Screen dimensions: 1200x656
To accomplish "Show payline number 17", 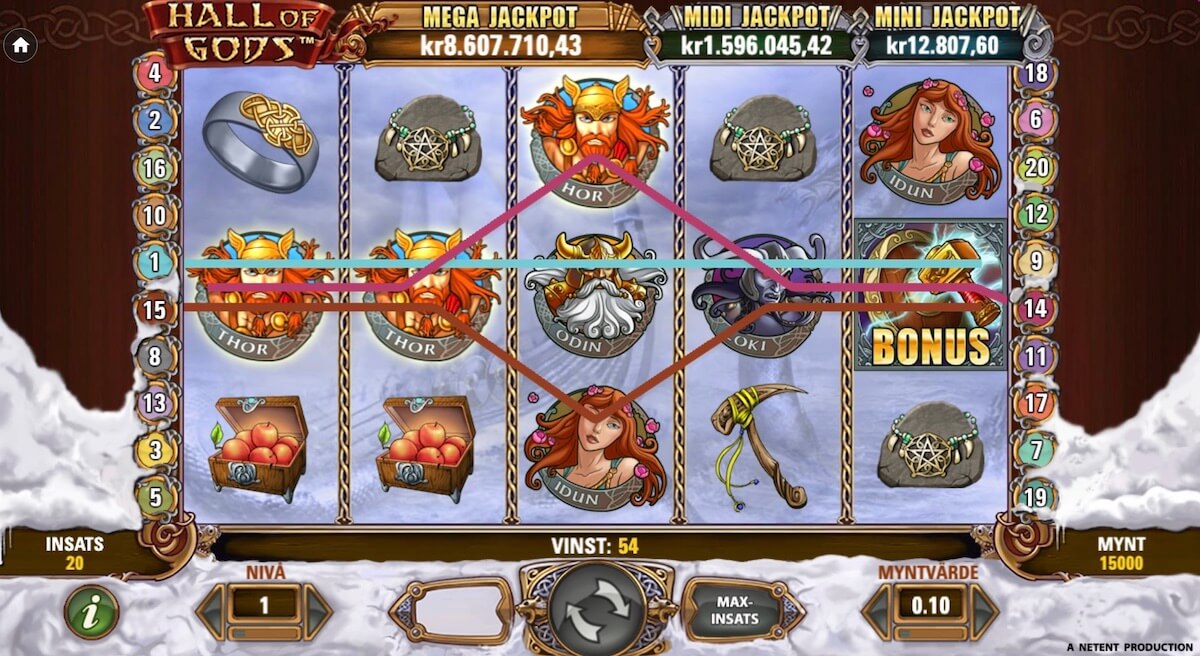I will tap(1036, 404).
